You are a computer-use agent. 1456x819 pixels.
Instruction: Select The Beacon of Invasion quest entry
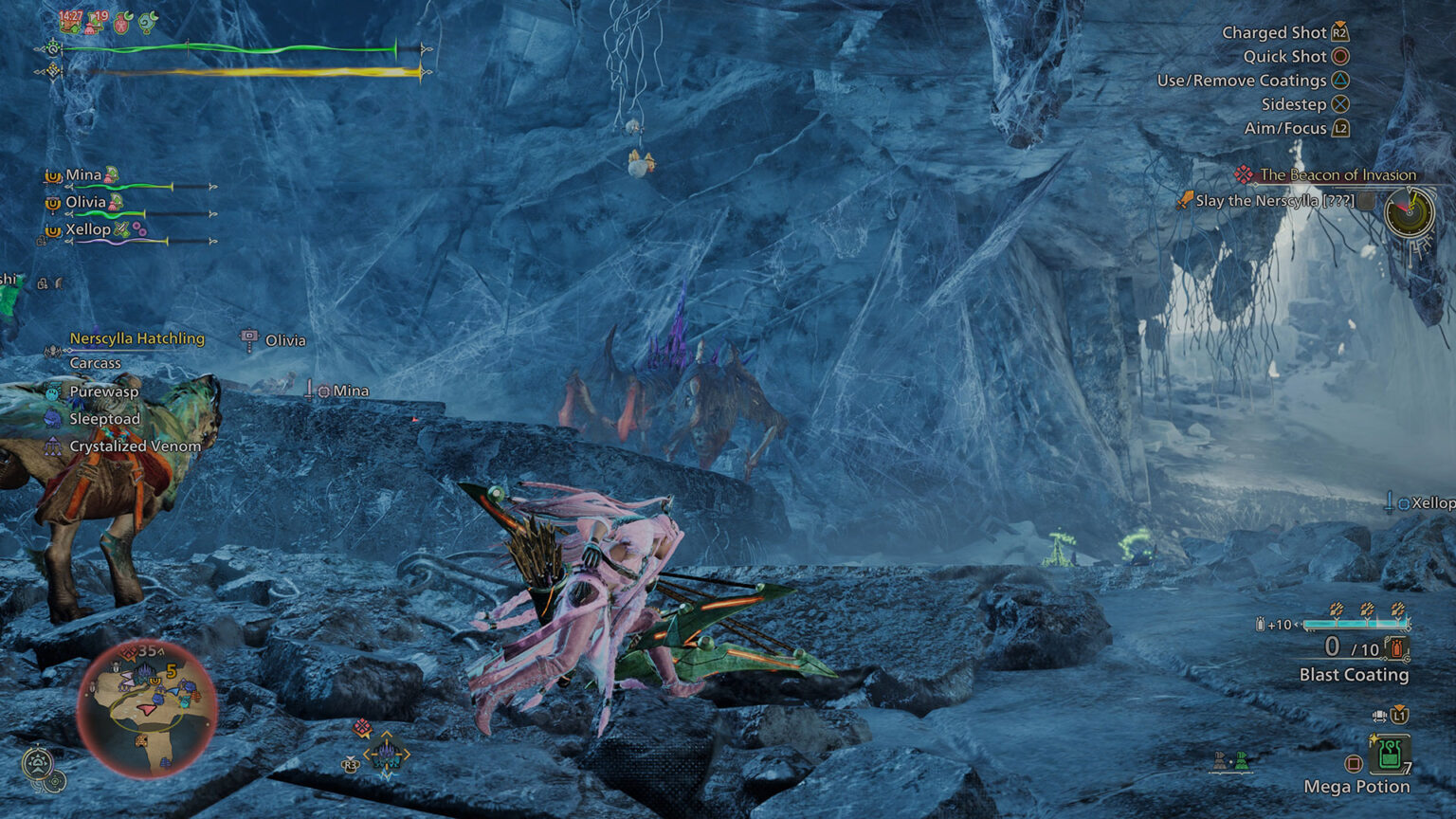pyautogui.click(x=1337, y=175)
